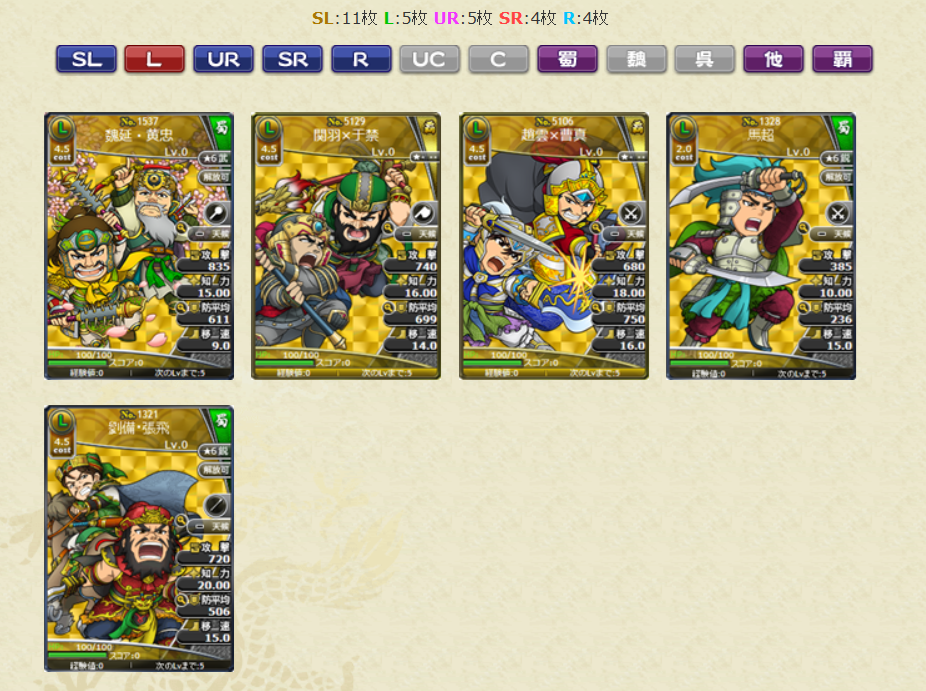Filter by the 蜀 faction
This screenshot has width=926, height=691.
point(567,59)
